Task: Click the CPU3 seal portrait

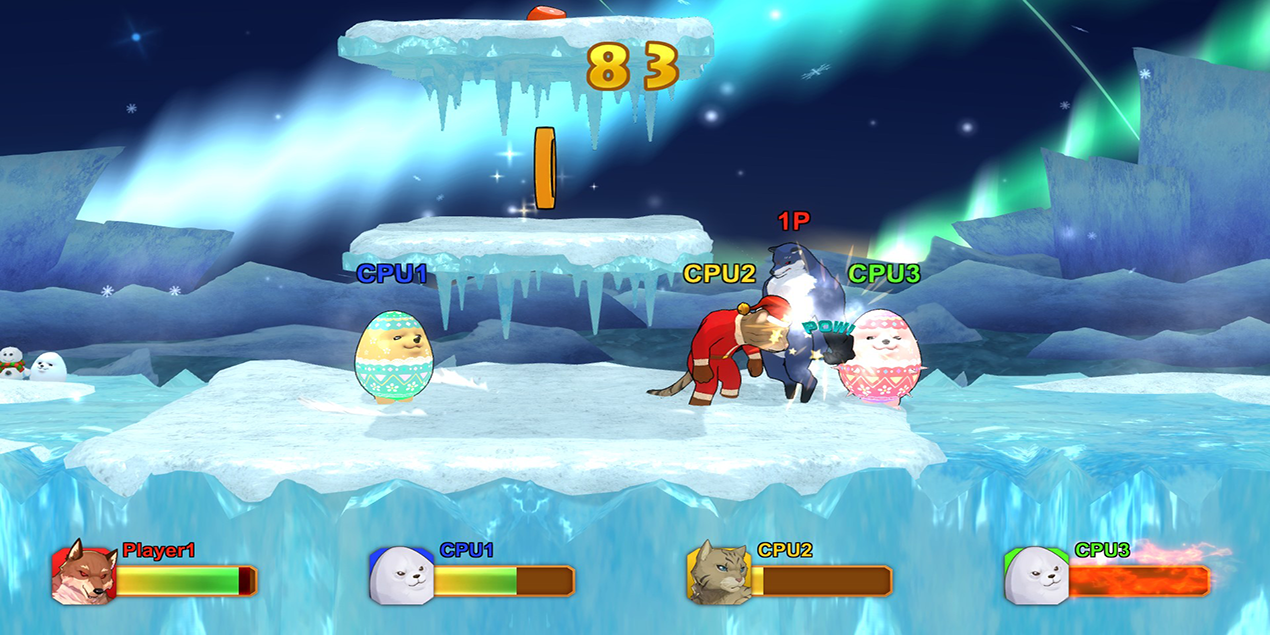Action: [1036, 575]
